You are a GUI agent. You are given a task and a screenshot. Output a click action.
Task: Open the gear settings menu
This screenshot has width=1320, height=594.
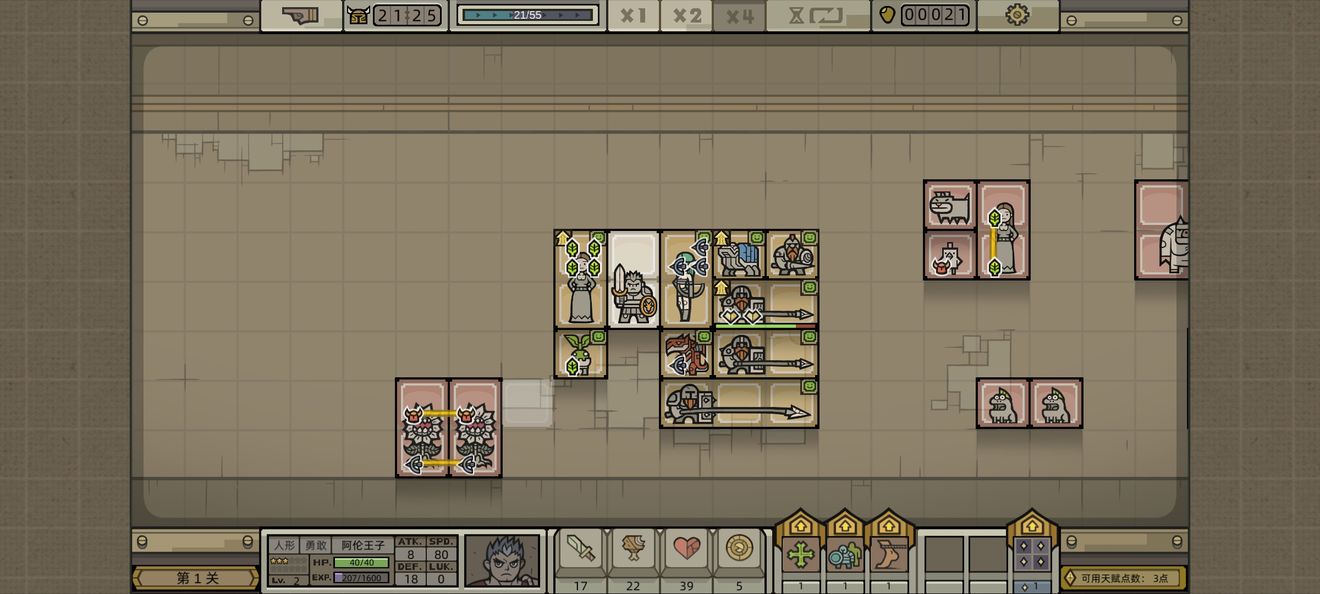click(x=1017, y=15)
